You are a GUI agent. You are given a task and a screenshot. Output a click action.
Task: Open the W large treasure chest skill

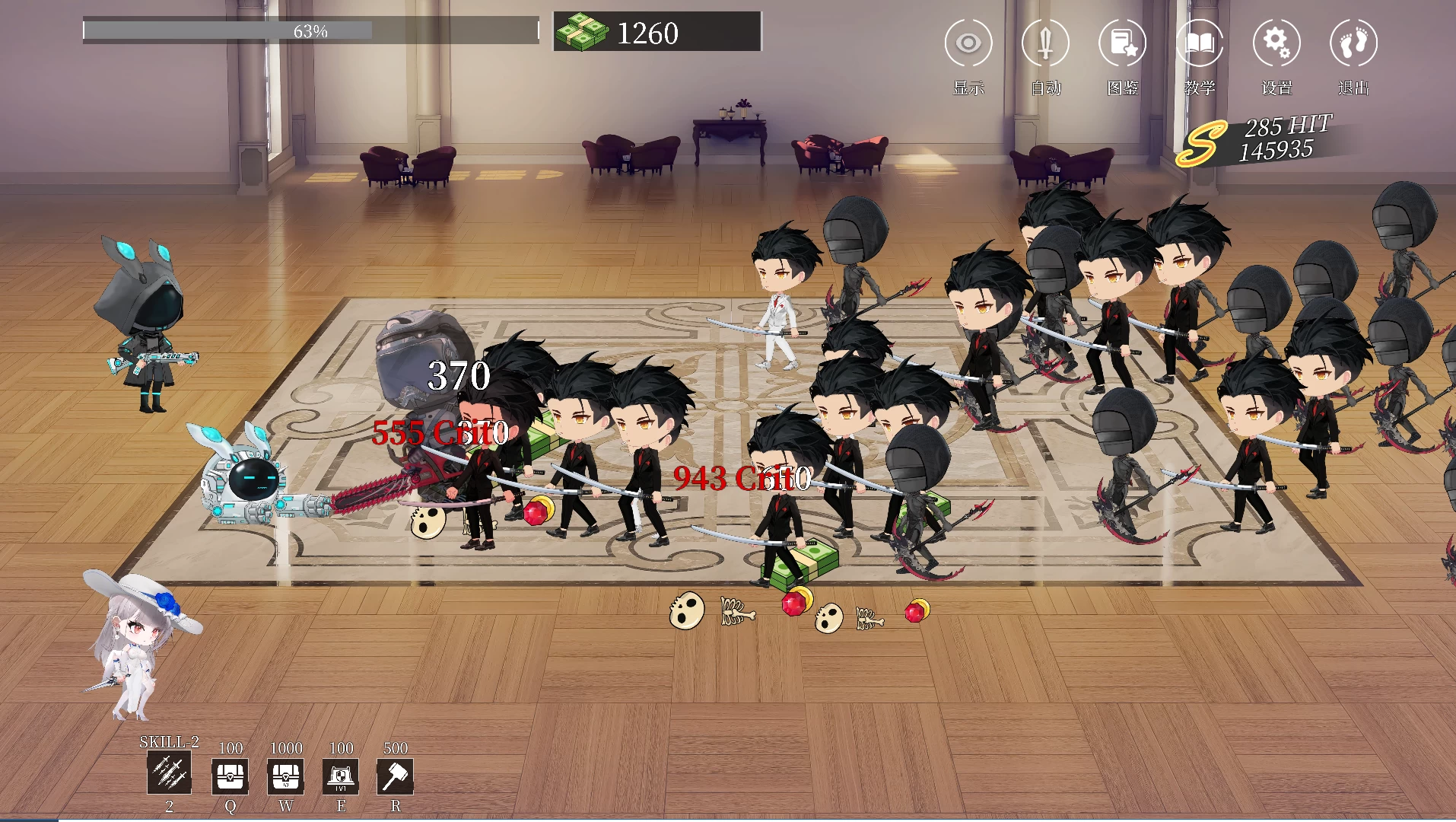(x=285, y=777)
